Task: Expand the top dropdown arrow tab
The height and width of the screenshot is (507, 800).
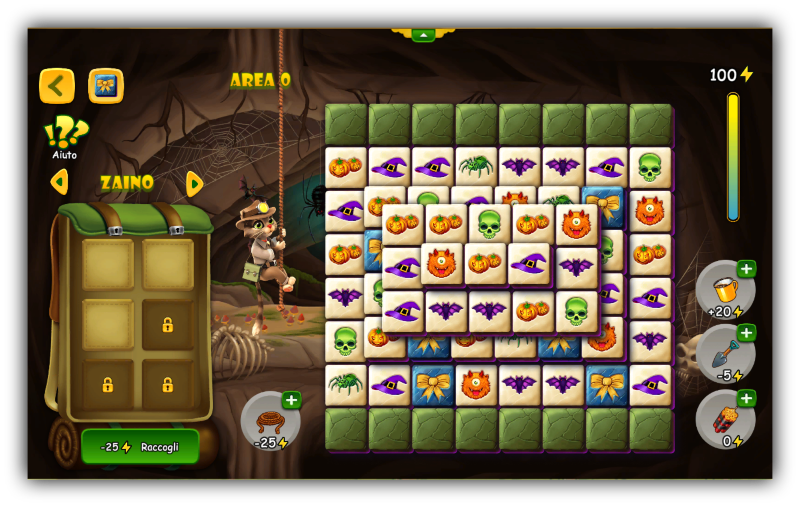Action: click(x=423, y=35)
